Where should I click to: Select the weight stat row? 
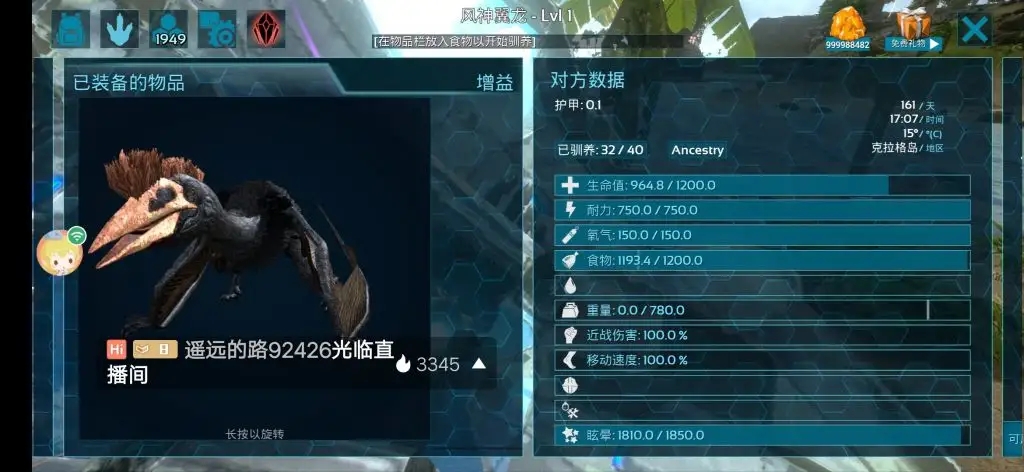point(762,310)
